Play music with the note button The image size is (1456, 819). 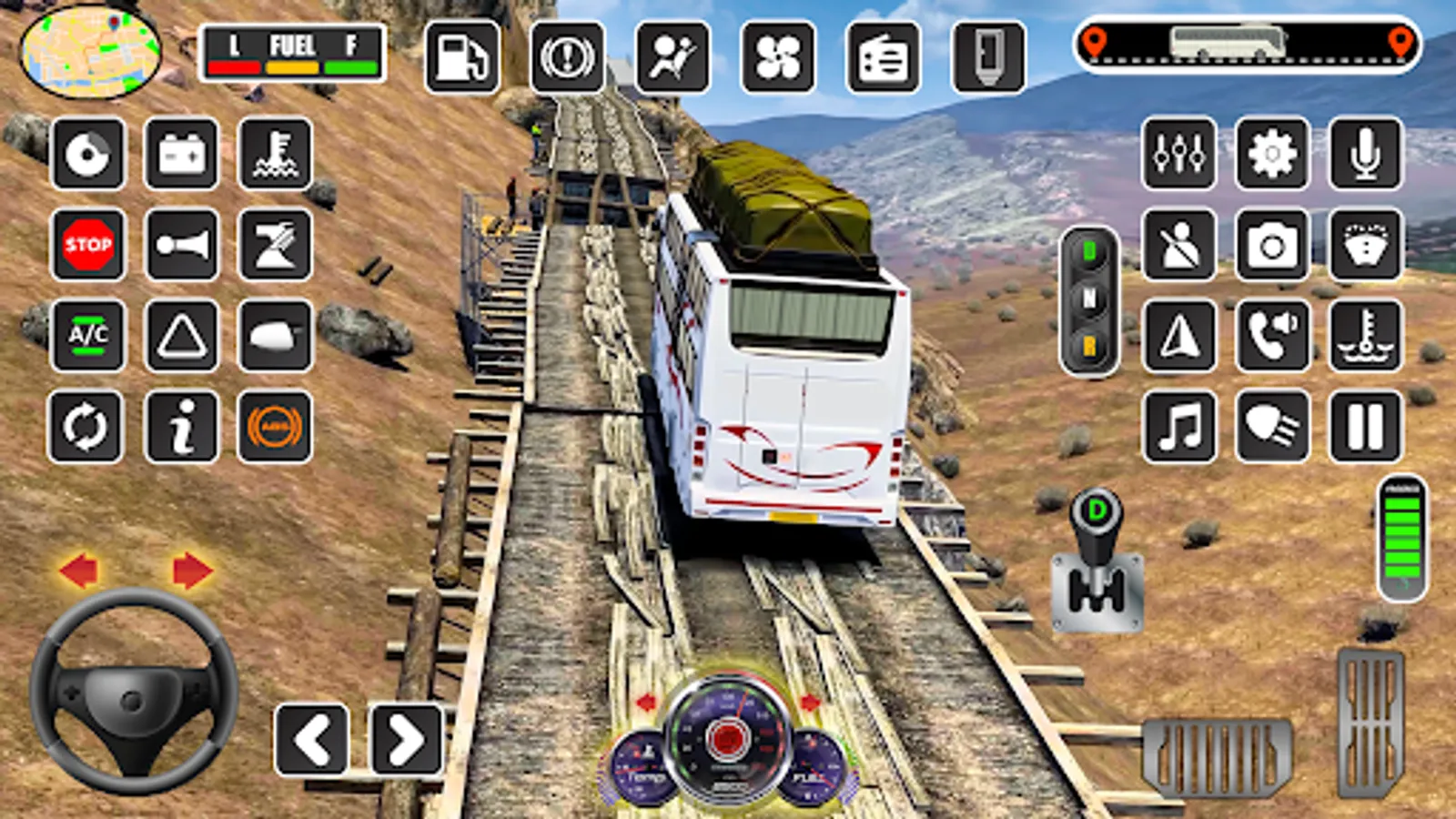coord(1179,427)
